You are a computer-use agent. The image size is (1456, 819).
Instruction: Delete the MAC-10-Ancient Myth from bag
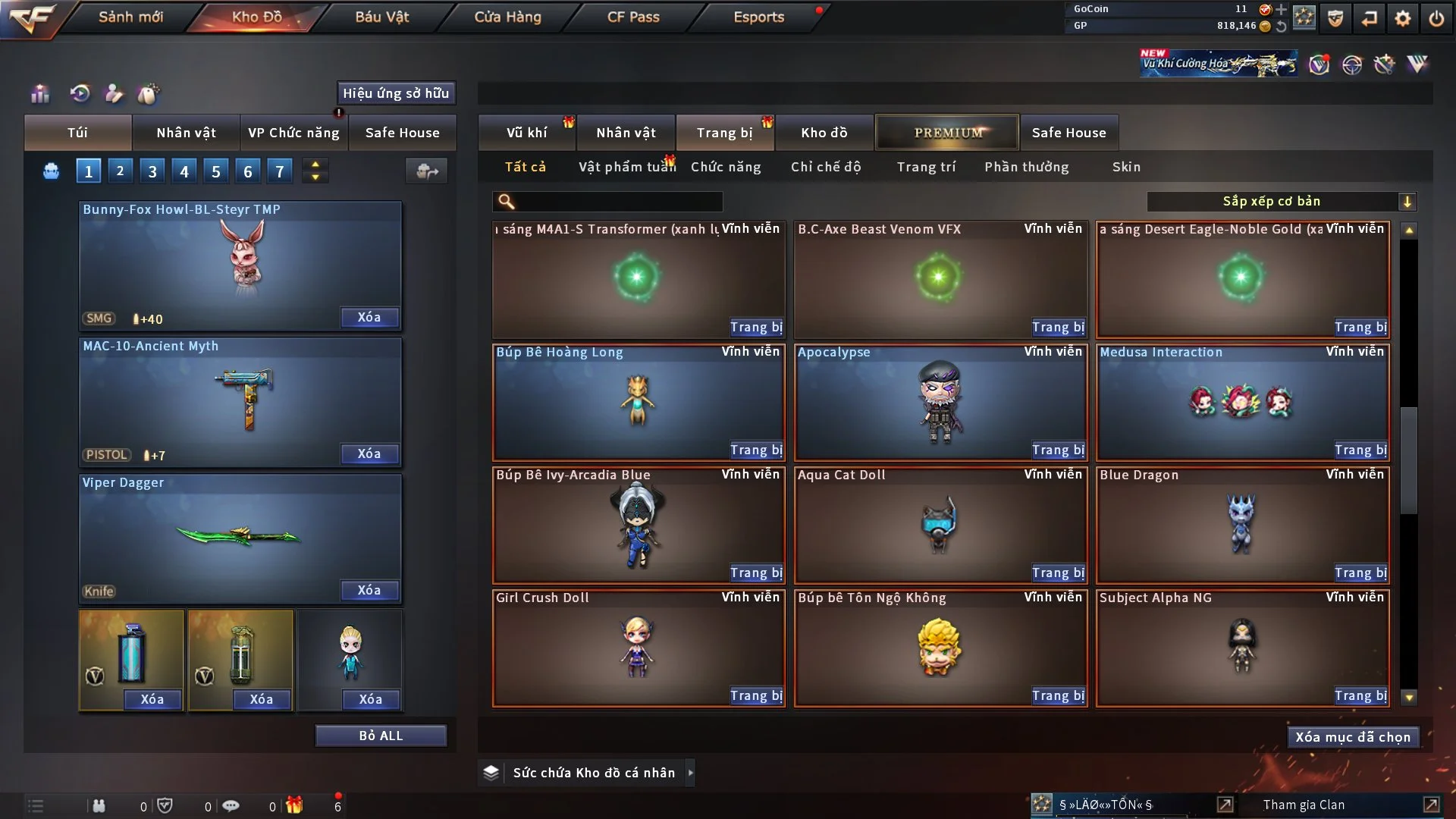pyautogui.click(x=369, y=453)
